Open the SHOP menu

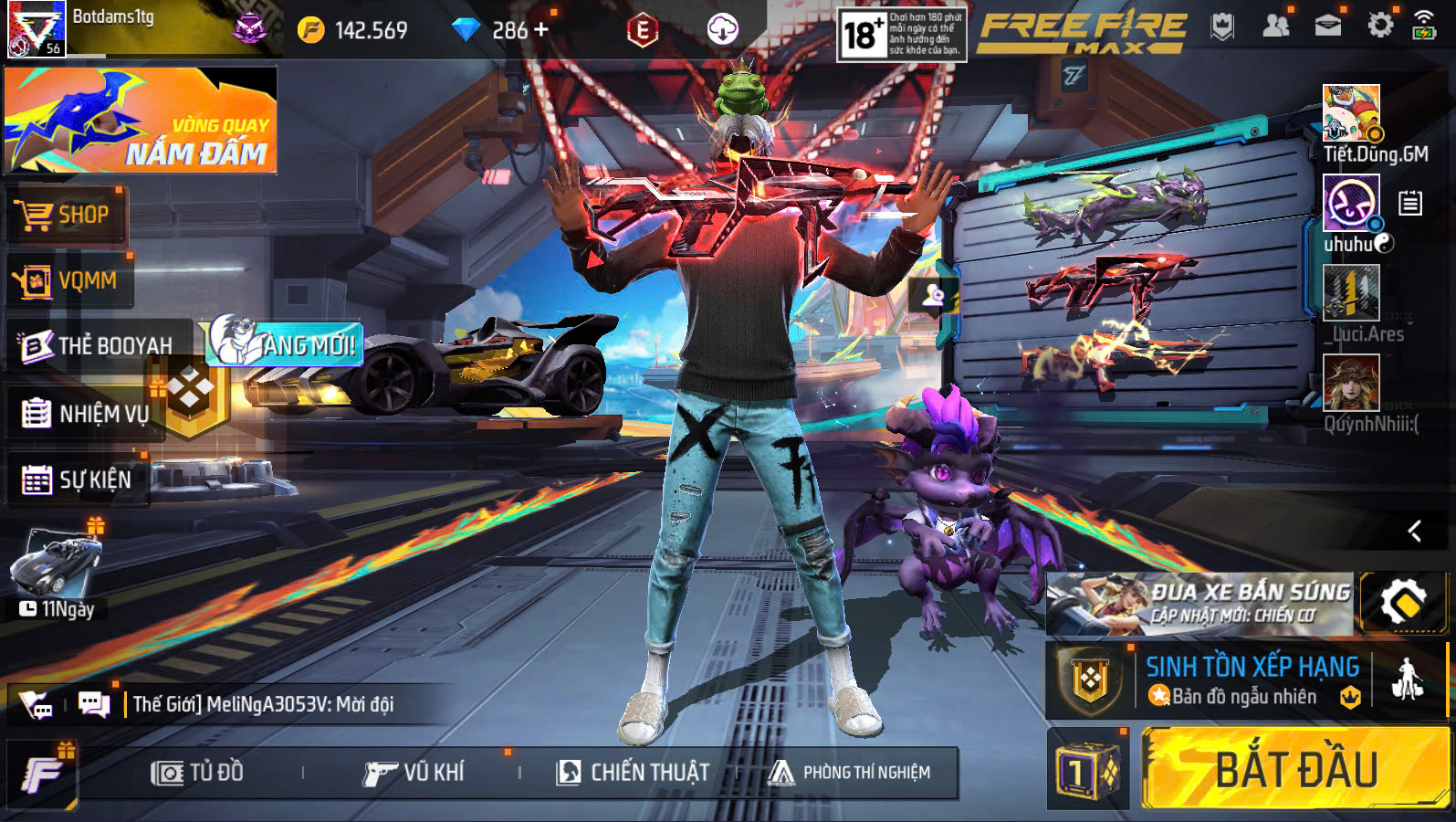(66, 216)
